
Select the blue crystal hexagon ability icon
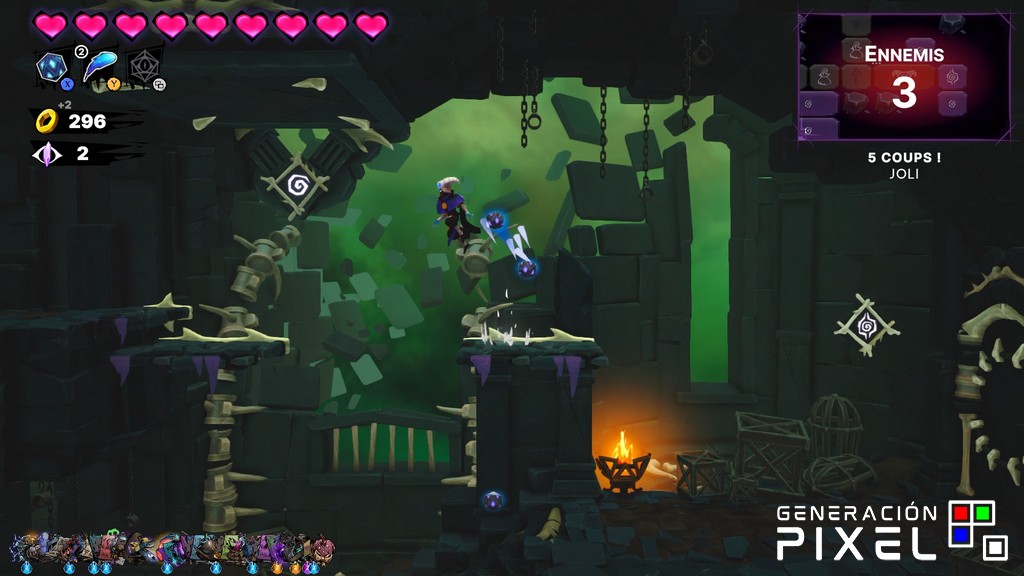(52, 68)
